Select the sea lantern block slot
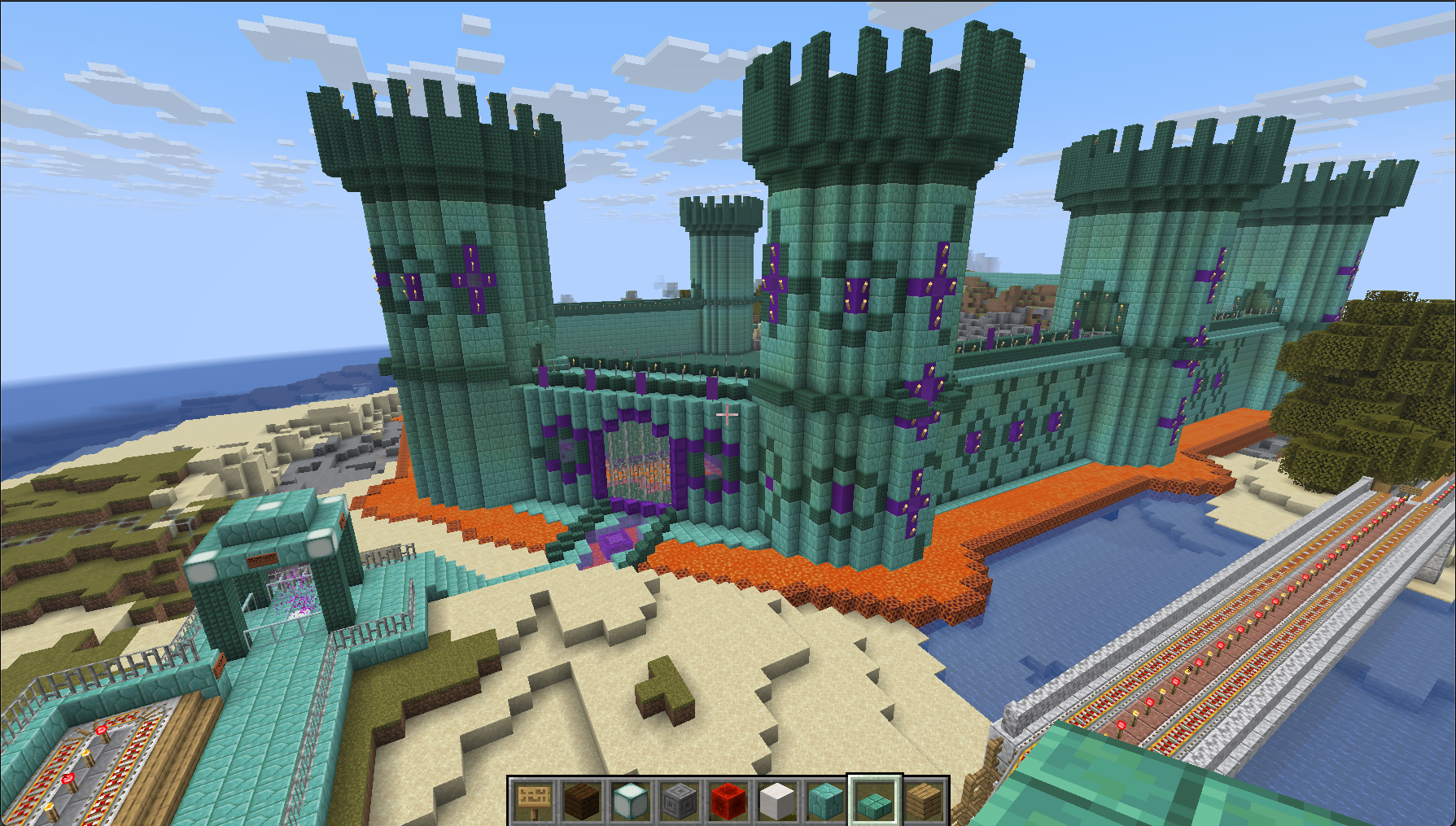This screenshot has width=1456, height=826. [631, 800]
